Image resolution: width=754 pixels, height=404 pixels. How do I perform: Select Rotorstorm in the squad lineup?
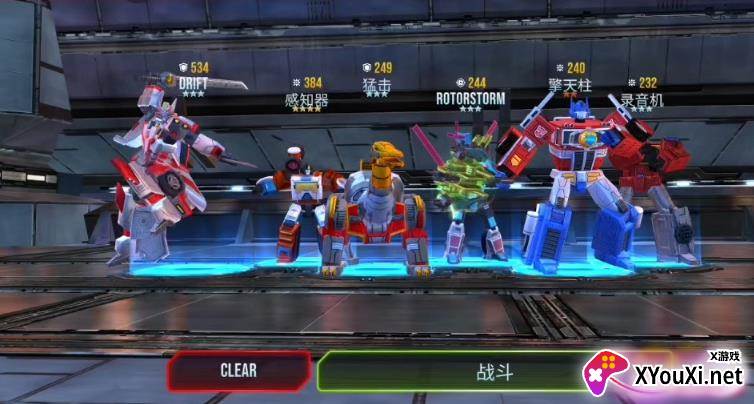[468, 190]
